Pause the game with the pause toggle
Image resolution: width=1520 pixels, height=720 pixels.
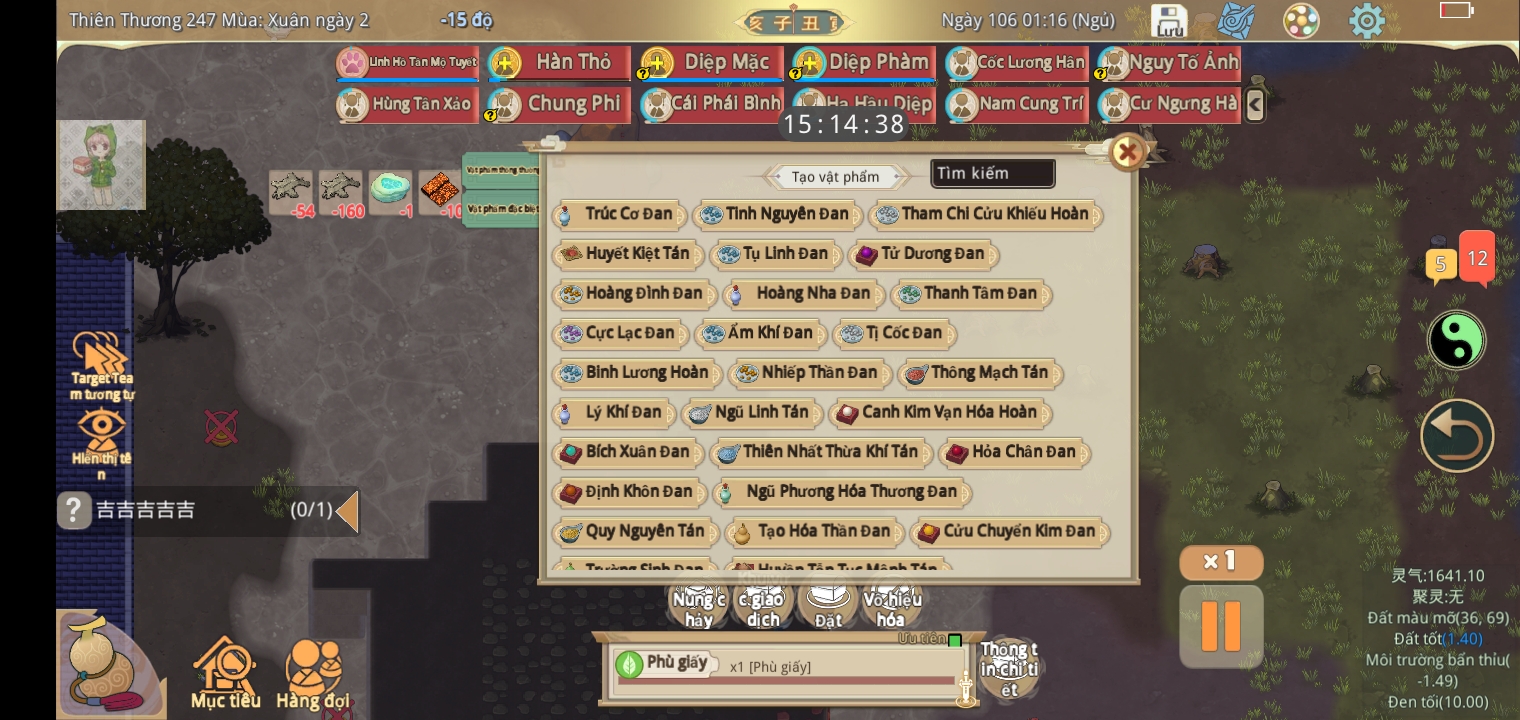1221,627
